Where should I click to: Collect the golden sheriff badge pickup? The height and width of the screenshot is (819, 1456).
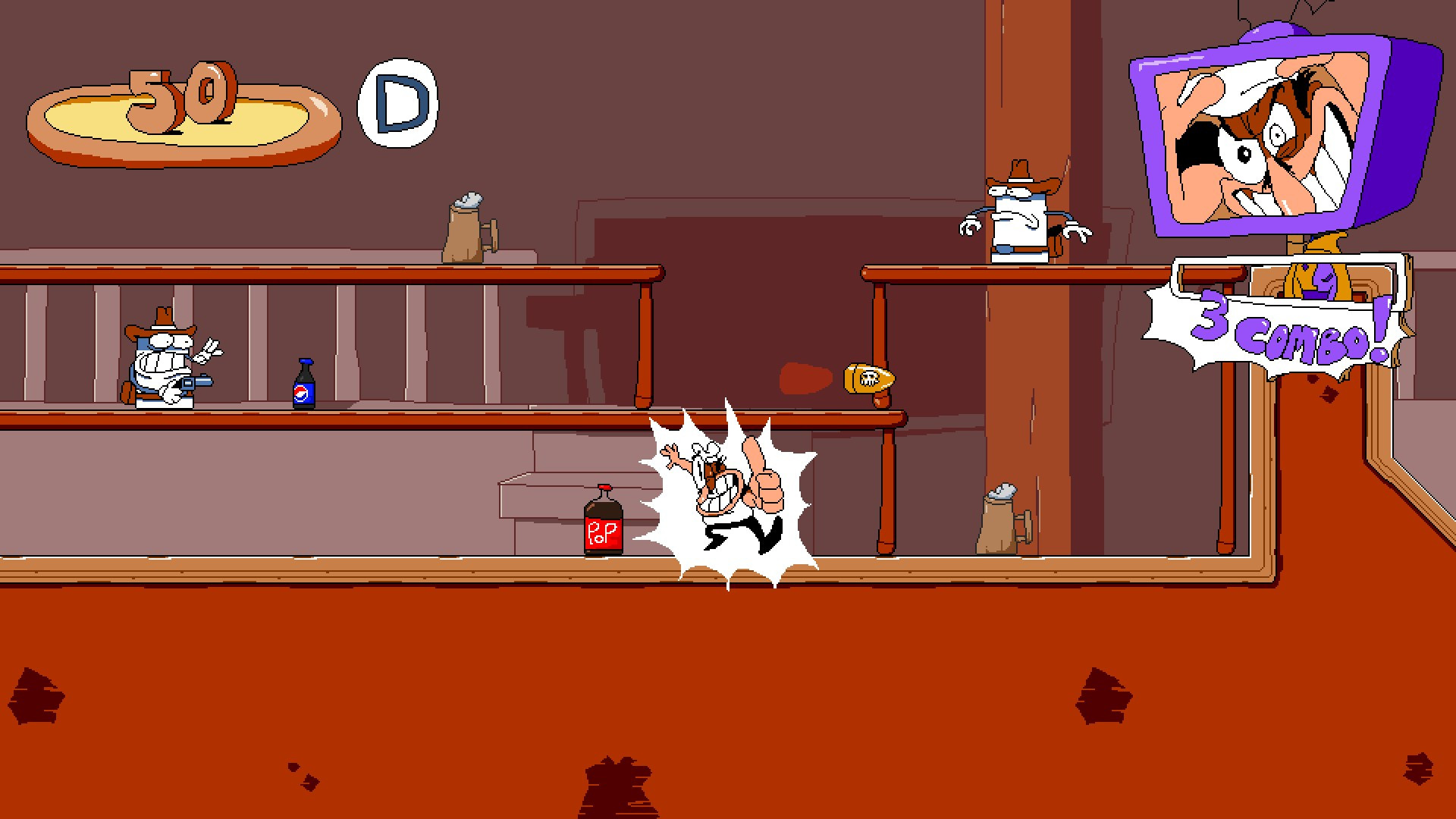coord(868,379)
